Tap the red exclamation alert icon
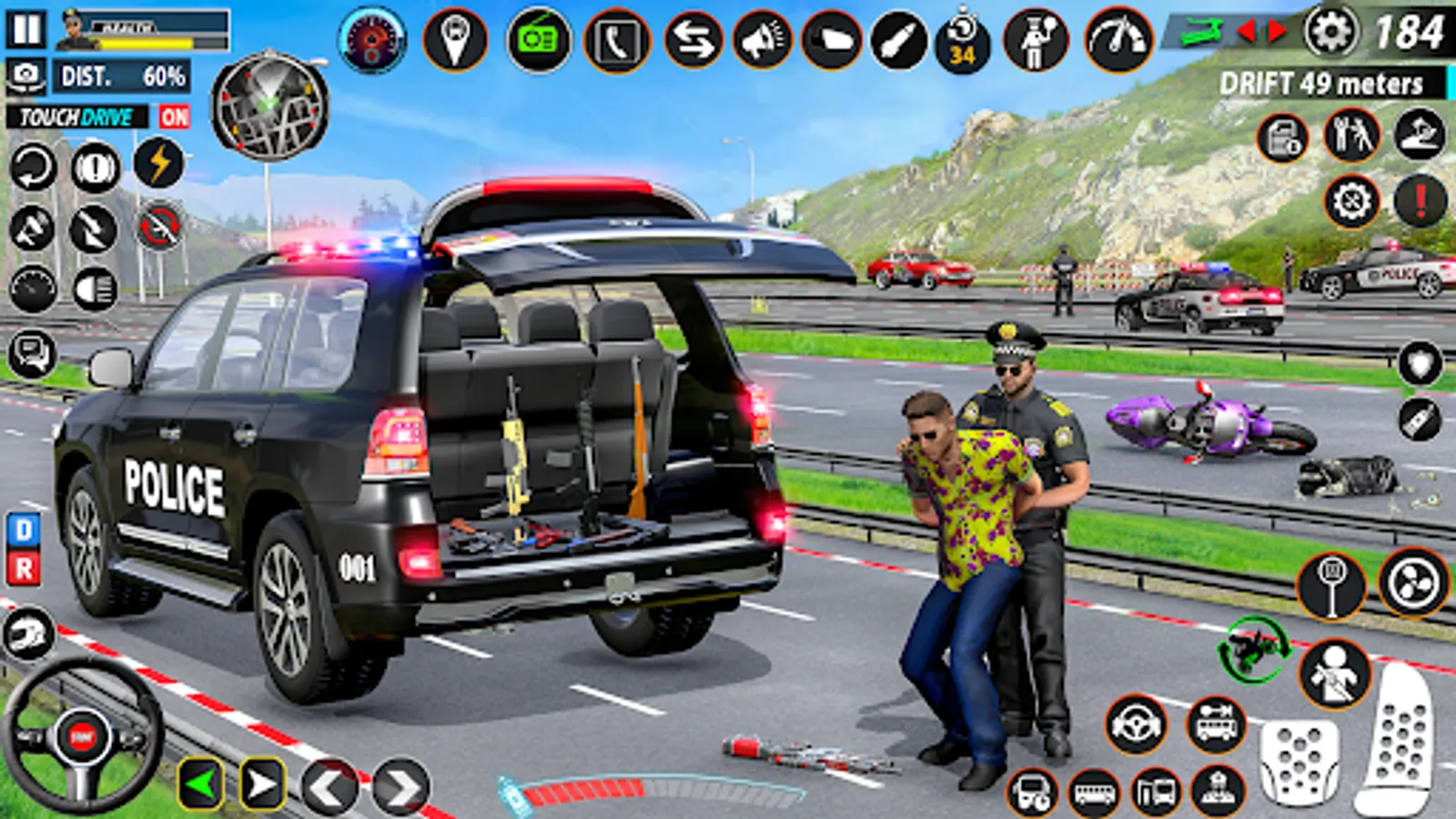This screenshot has height=819, width=1456. [x=1420, y=201]
